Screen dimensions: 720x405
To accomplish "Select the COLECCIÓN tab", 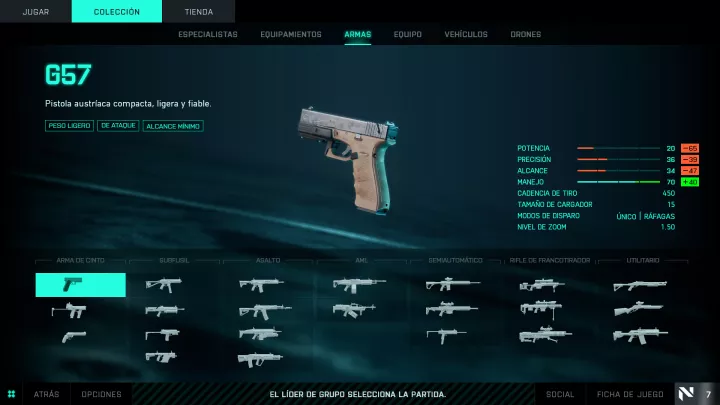I will point(117,12).
